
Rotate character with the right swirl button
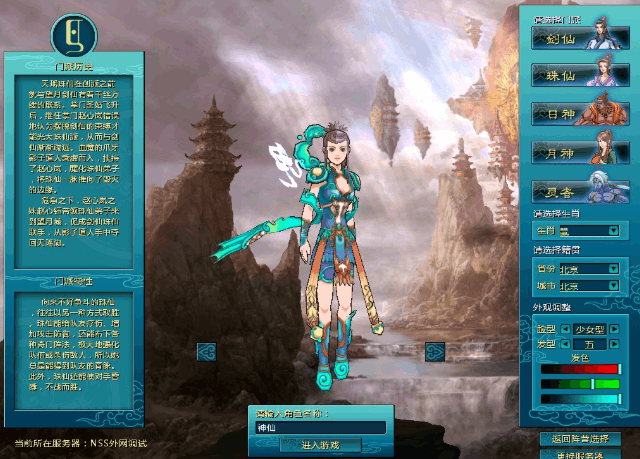[x=435, y=350]
